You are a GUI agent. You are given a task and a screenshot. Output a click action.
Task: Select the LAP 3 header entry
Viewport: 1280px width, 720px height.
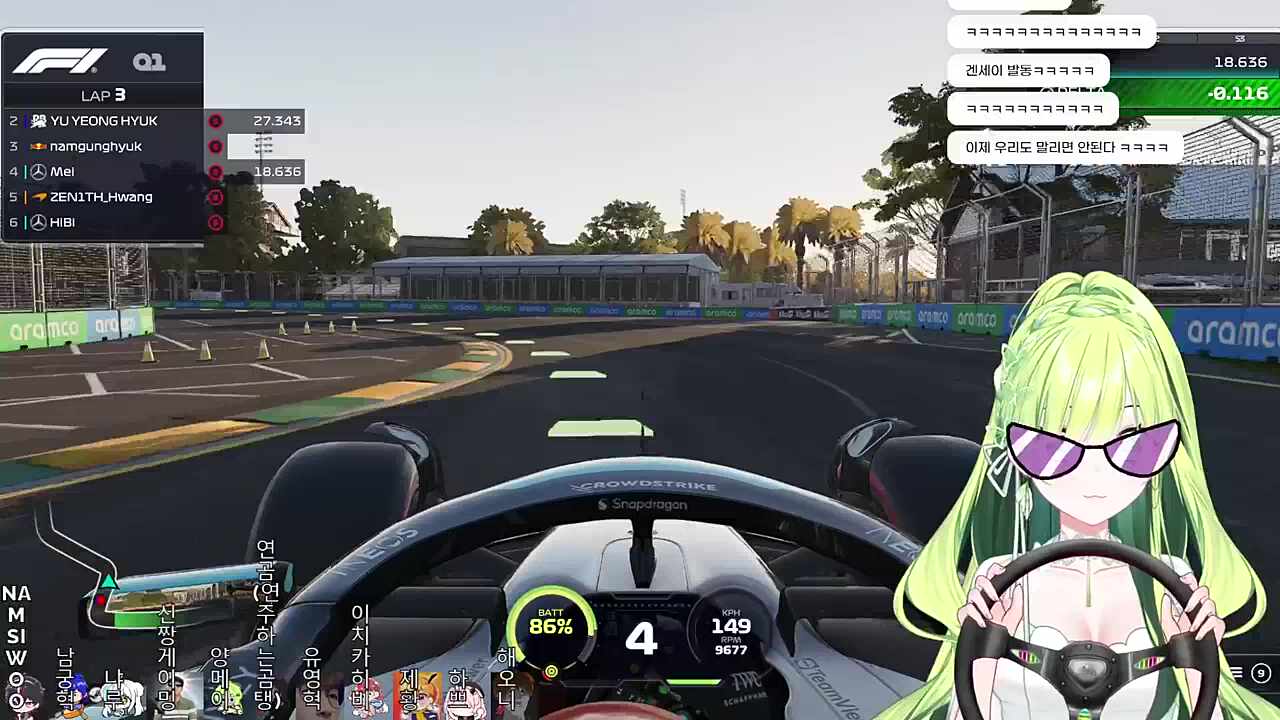click(x=103, y=95)
